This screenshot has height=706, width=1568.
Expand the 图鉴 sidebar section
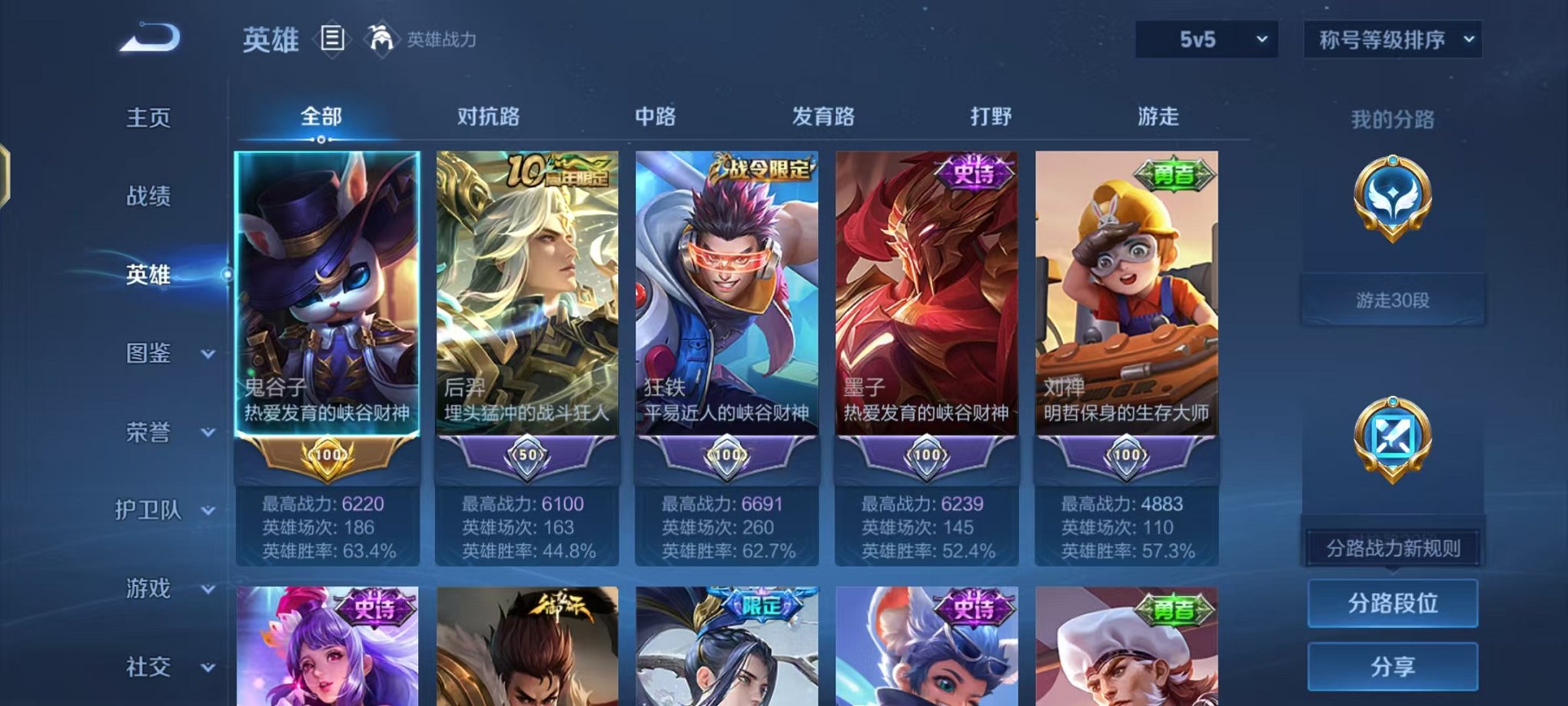point(151,355)
